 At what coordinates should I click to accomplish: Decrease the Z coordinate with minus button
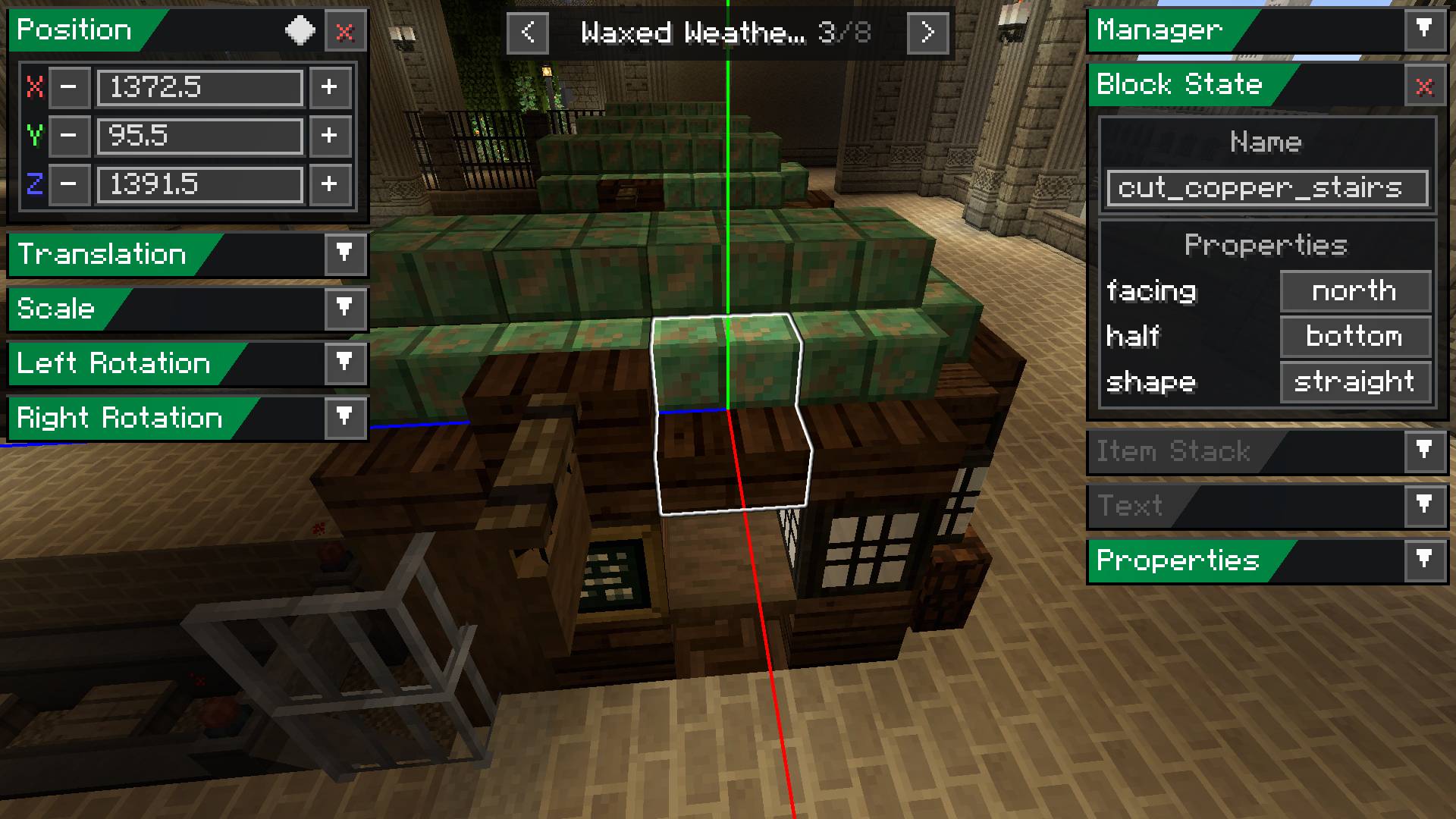pyautogui.click(x=69, y=185)
